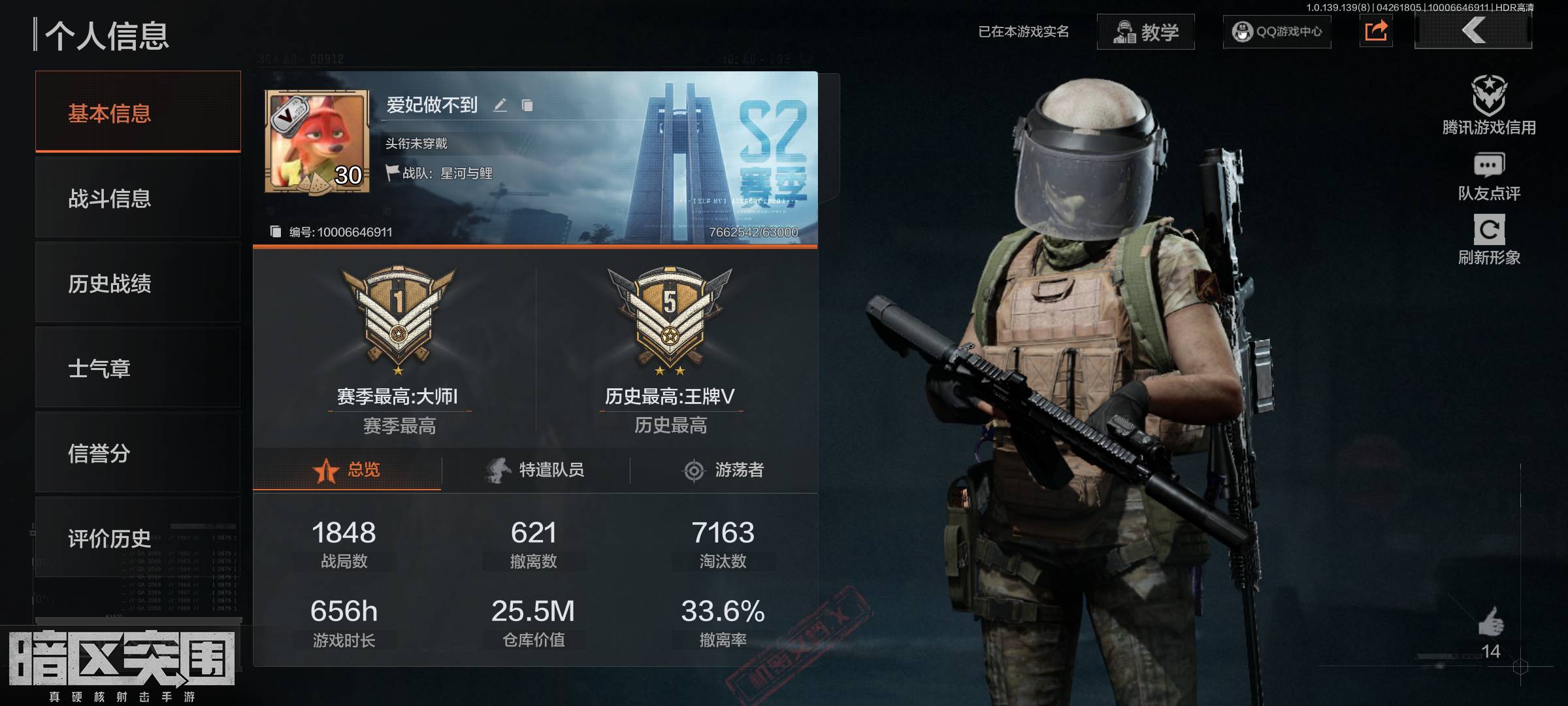
Task: View the 信誉分 page
Action: [138, 453]
